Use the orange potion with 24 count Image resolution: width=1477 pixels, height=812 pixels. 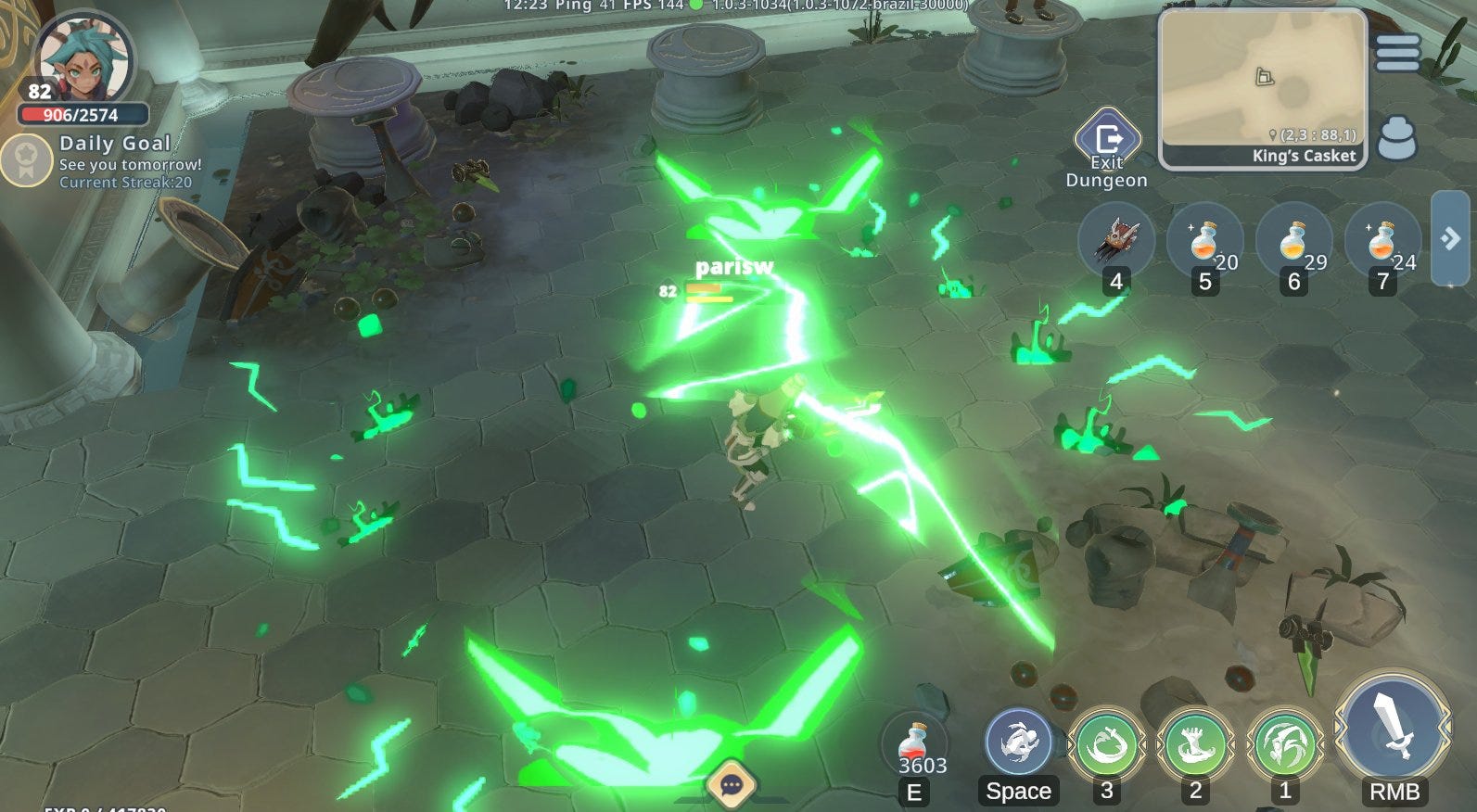(x=1382, y=240)
